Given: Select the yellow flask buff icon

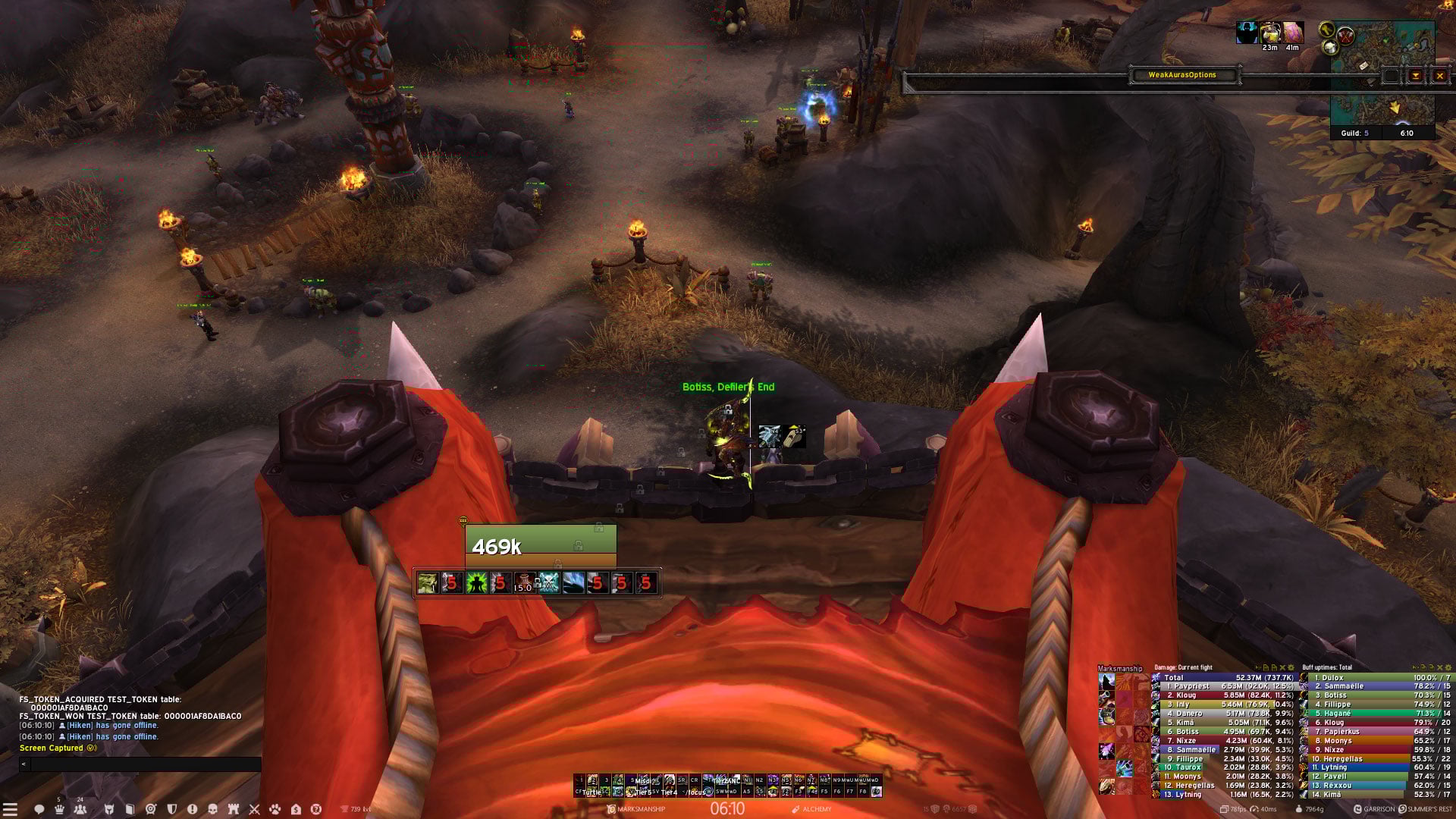Looking at the screenshot, I should 1269,33.
